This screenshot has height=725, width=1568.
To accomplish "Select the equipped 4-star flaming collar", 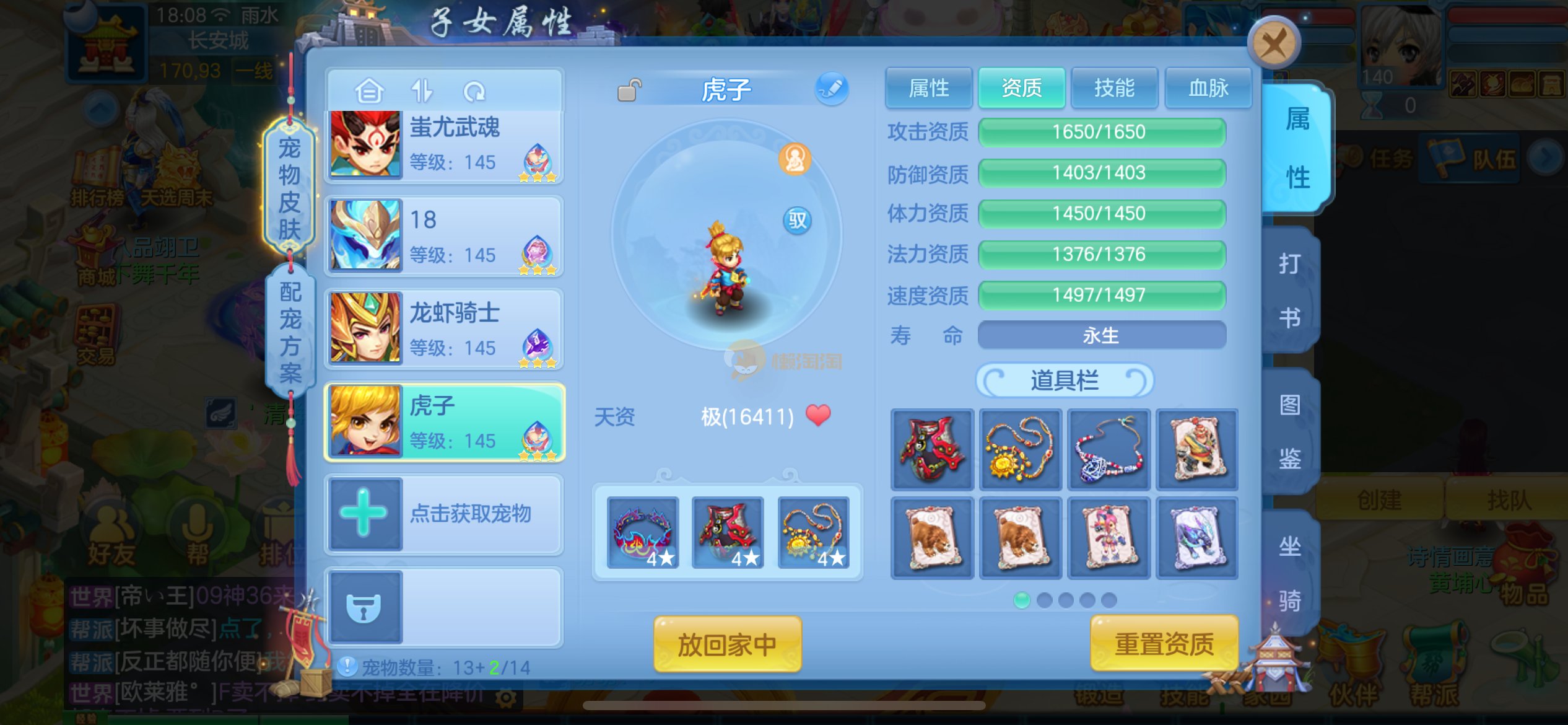I will 642,533.
